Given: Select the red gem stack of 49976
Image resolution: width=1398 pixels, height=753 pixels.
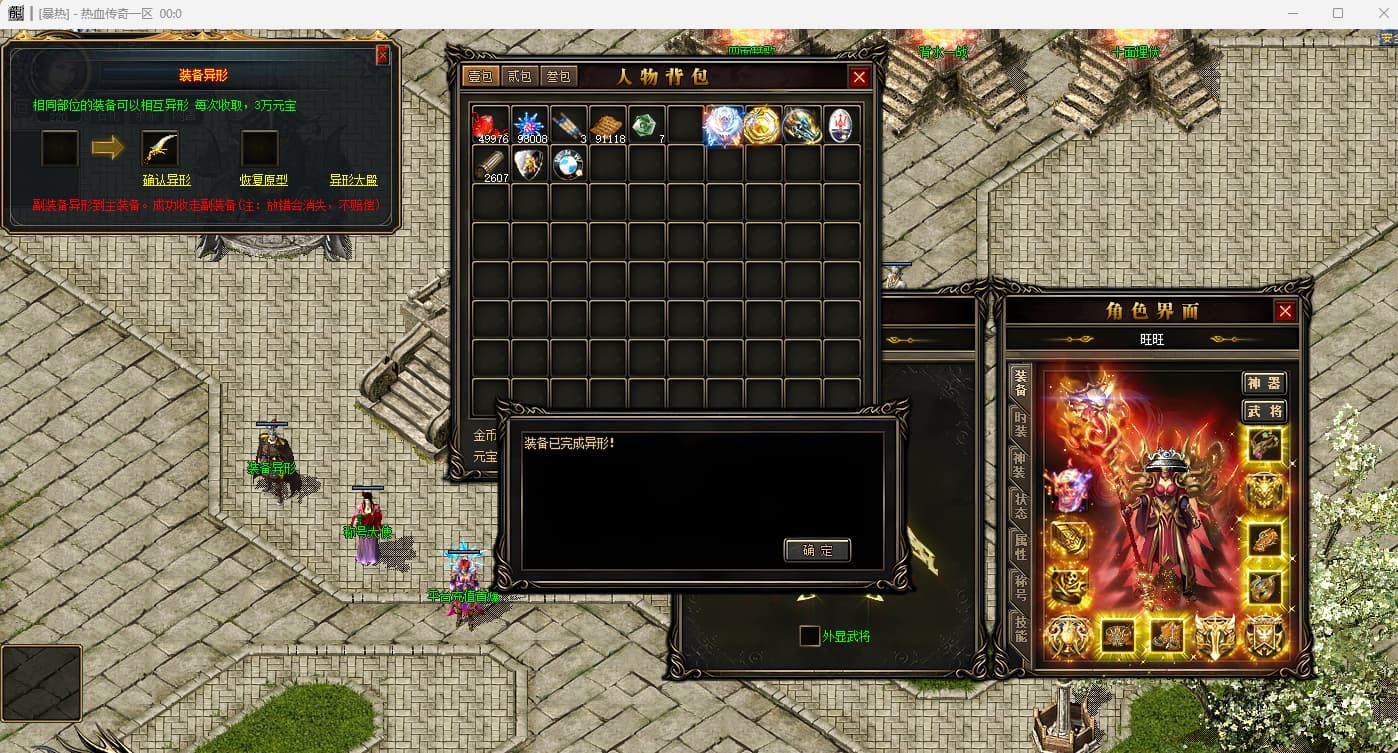Looking at the screenshot, I should click(490, 125).
